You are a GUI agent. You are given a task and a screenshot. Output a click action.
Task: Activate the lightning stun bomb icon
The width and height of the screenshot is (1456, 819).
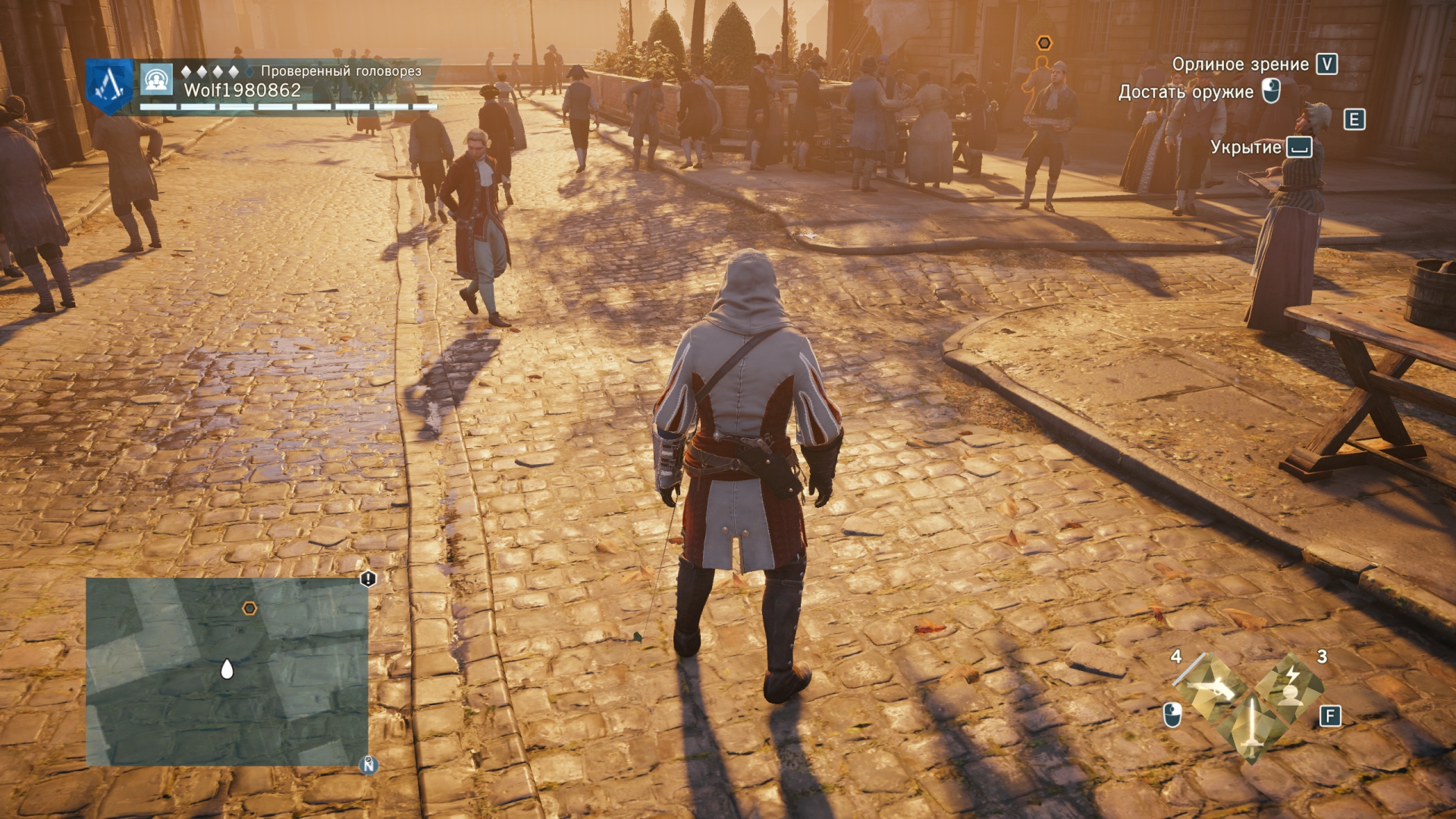coord(1290,686)
